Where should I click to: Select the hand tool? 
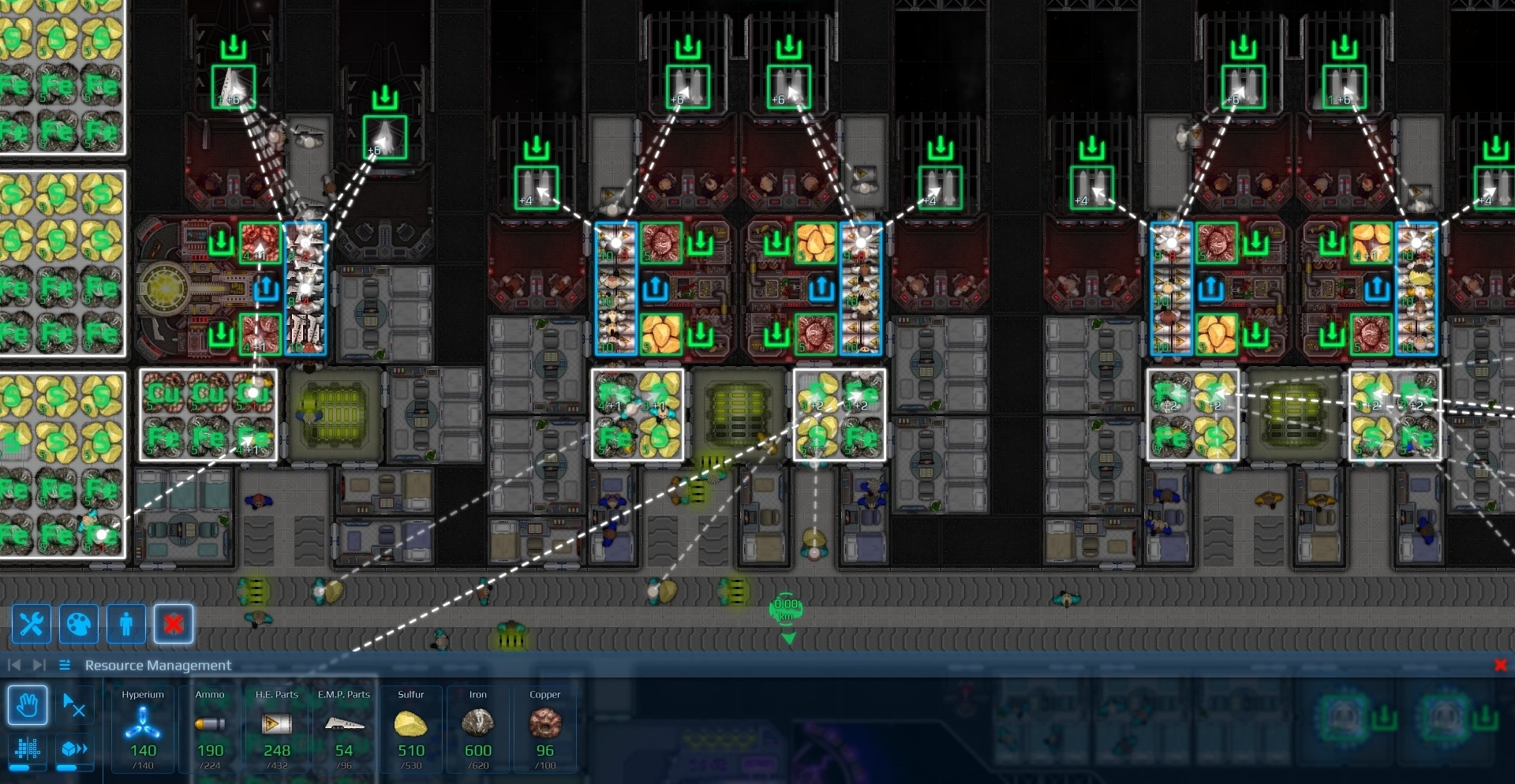click(28, 705)
